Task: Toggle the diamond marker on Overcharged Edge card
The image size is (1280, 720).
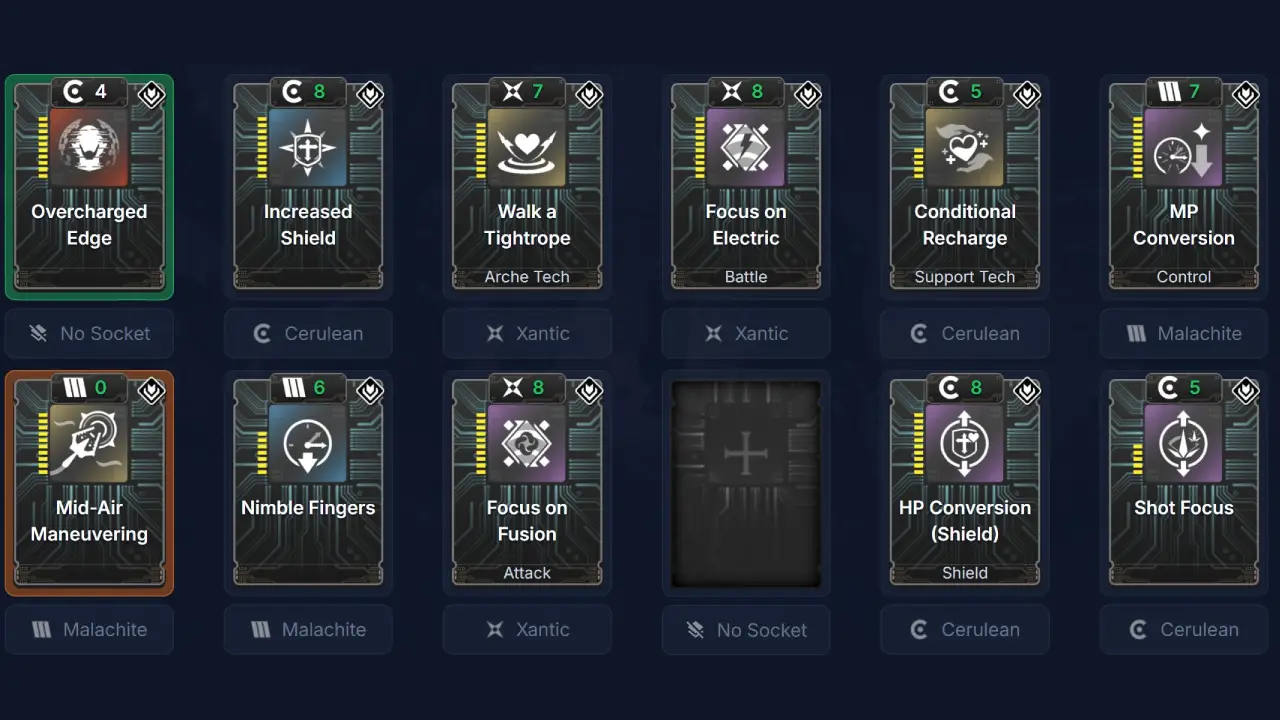Action: [151, 95]
